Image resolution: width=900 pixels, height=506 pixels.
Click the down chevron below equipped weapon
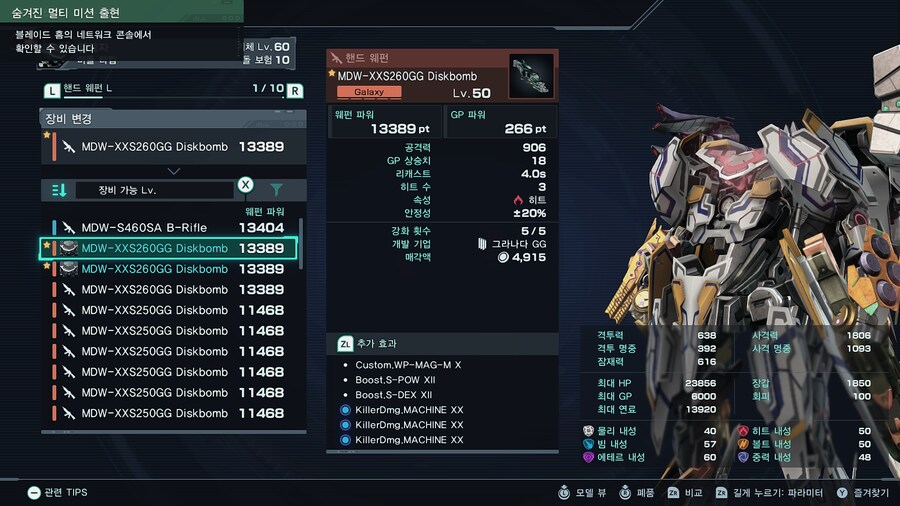pos(172,171)
